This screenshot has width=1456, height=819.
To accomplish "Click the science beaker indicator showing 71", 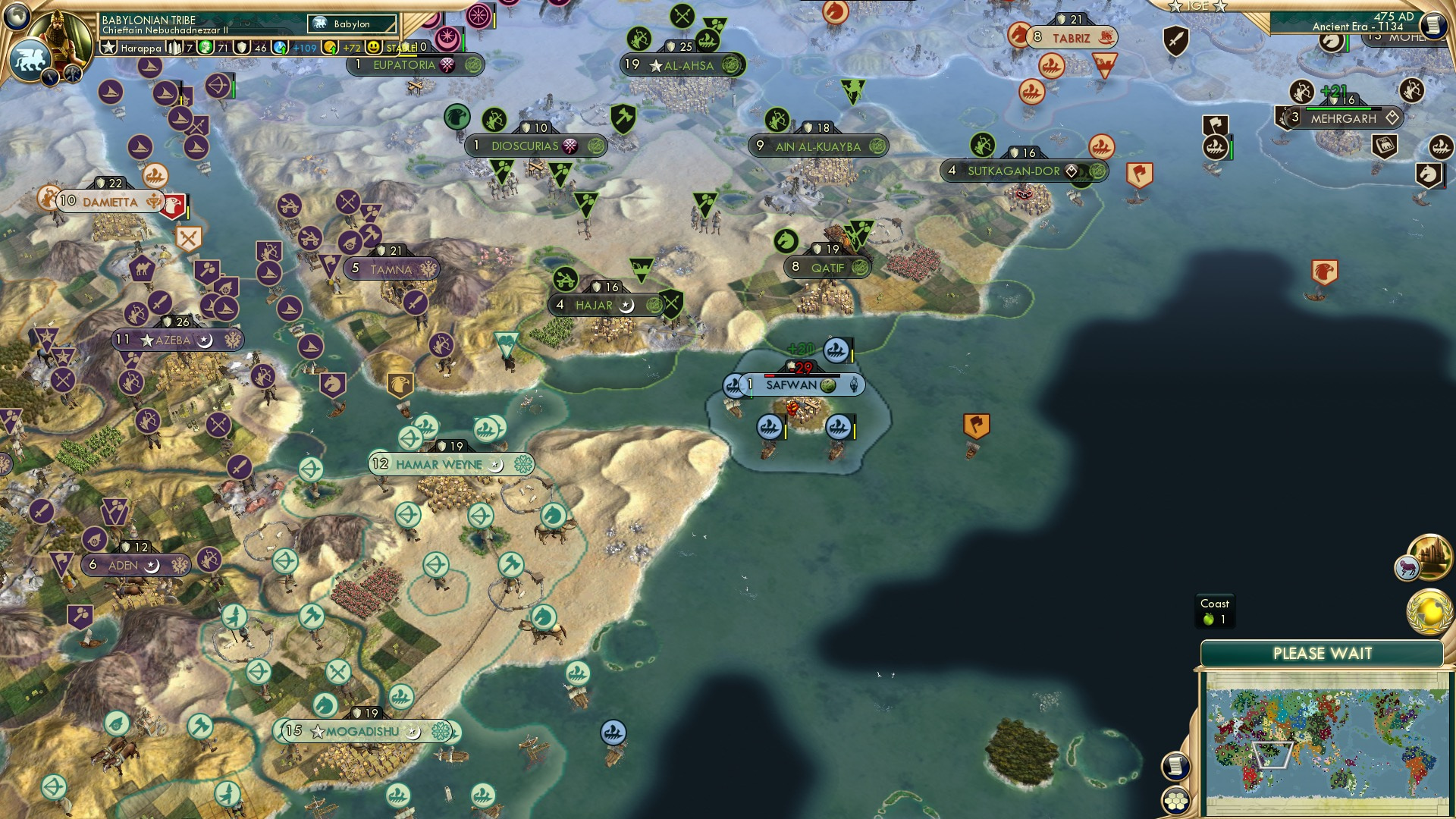I will click(206, 48).
